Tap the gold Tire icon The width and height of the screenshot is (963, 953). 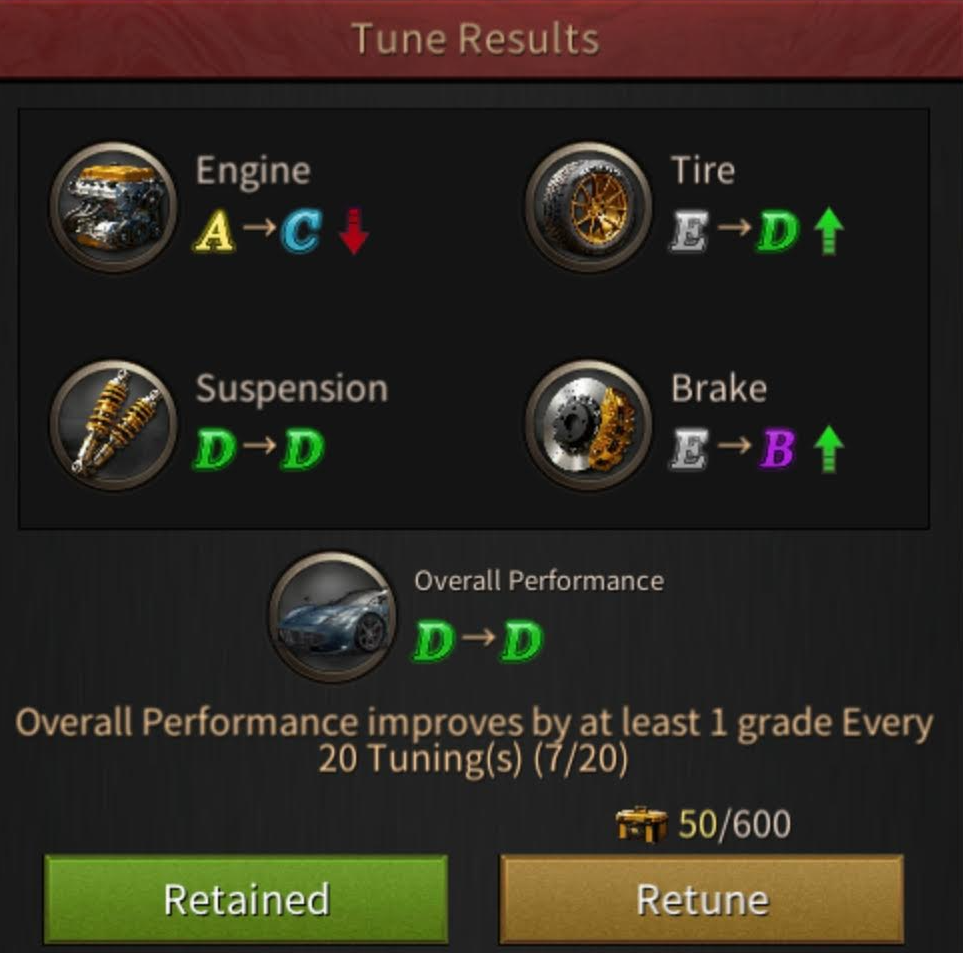pos(588,208)
